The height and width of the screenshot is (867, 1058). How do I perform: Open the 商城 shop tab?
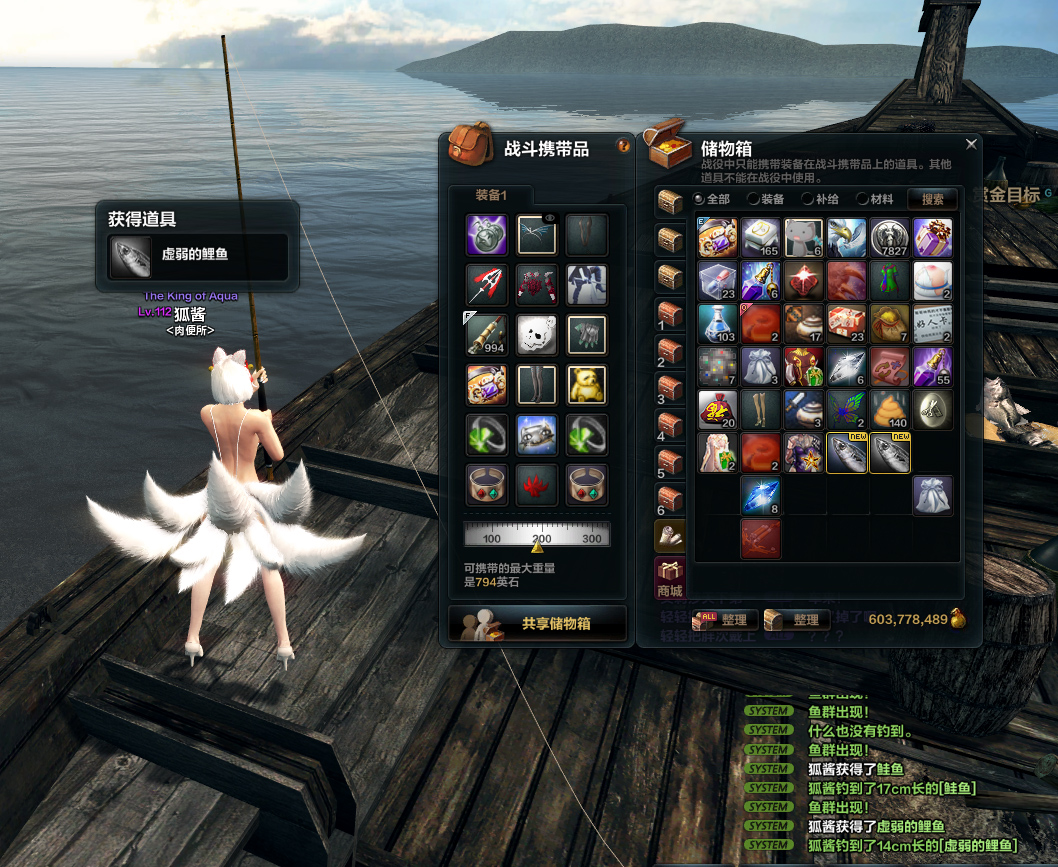click(x=670, y=580)
